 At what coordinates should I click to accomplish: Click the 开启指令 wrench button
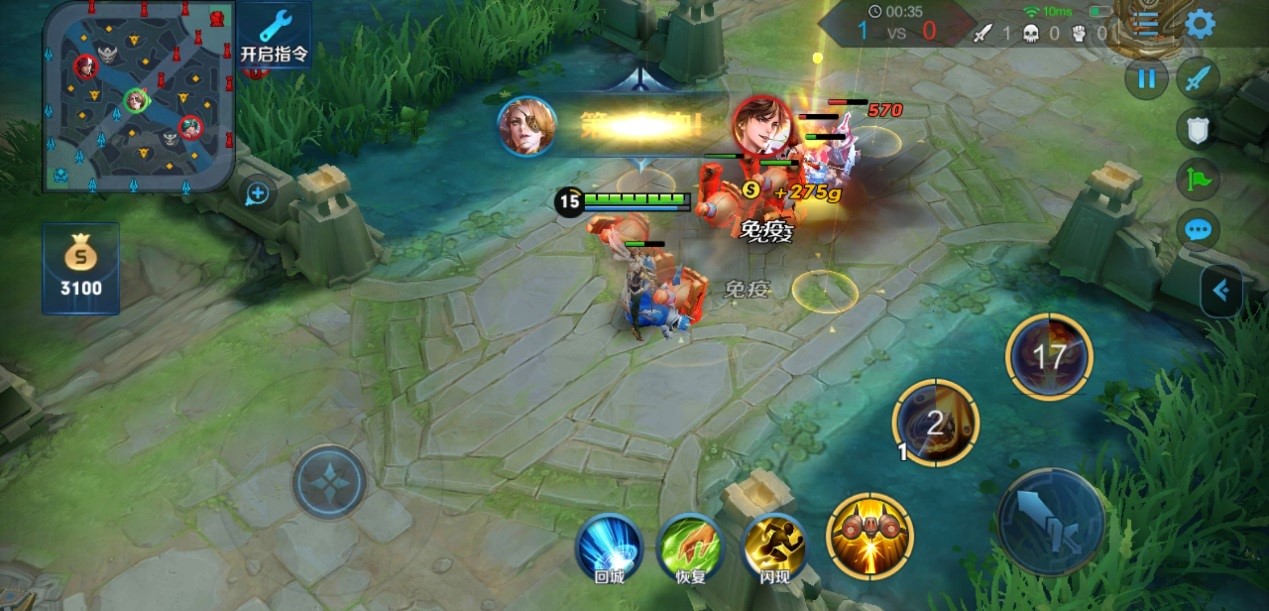coord(274,36)
